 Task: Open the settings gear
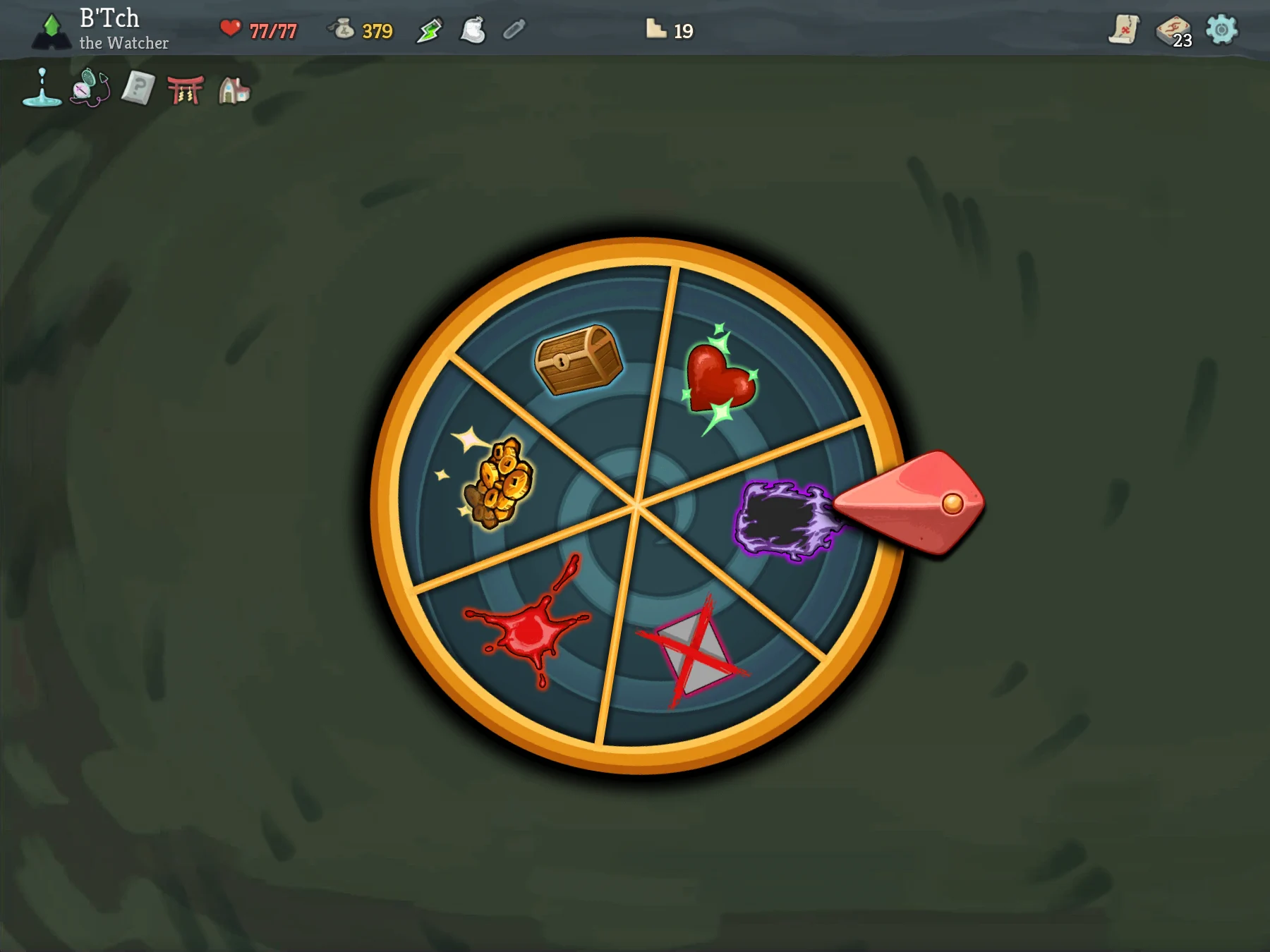[x=1223, y=30]
